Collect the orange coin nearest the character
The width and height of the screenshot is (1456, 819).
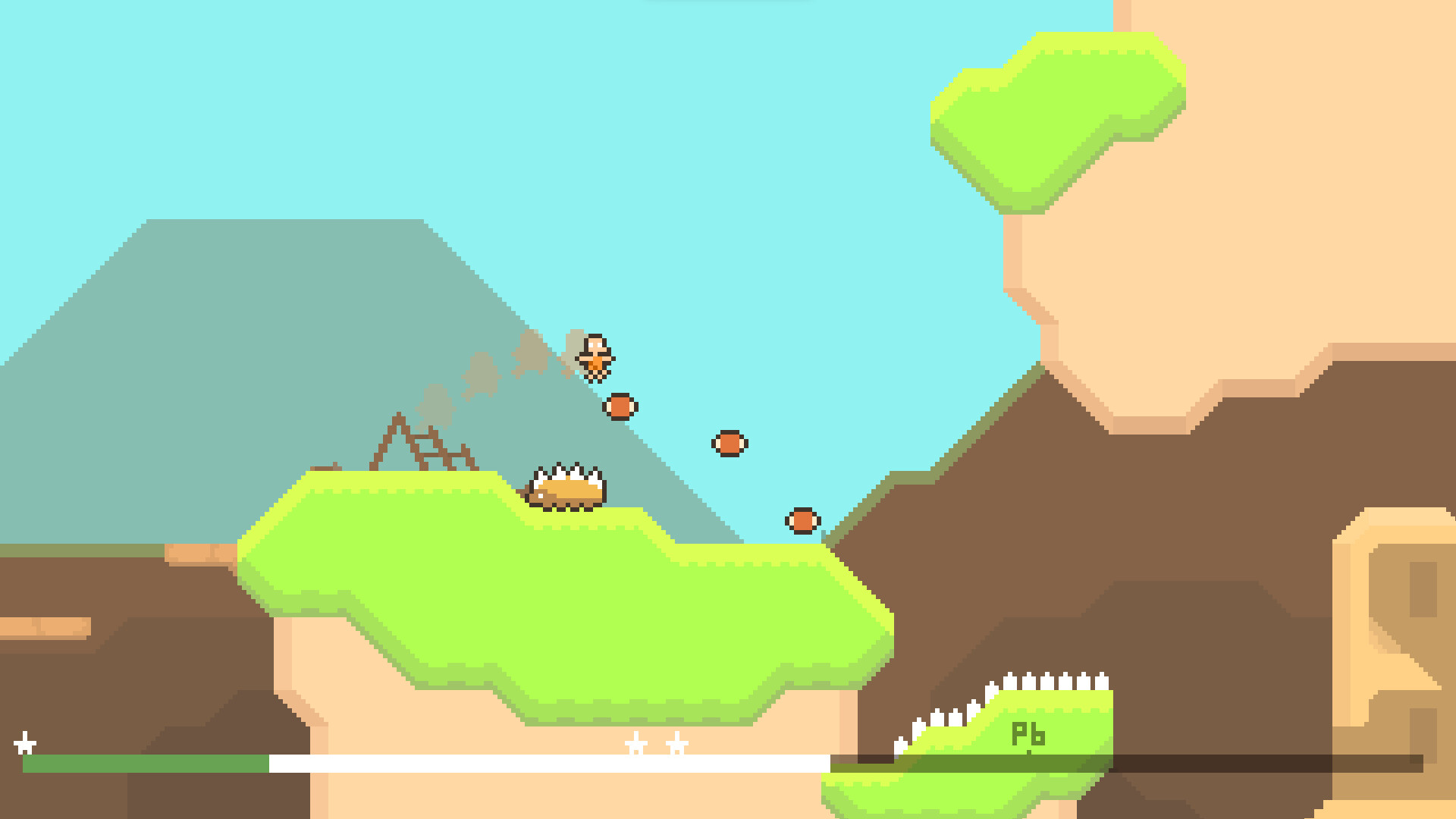pyautogui.click(x=620, y=406)
